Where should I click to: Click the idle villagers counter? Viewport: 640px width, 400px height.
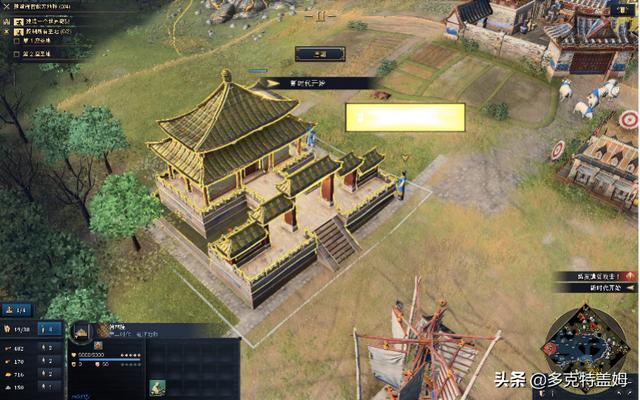(16, 311)
